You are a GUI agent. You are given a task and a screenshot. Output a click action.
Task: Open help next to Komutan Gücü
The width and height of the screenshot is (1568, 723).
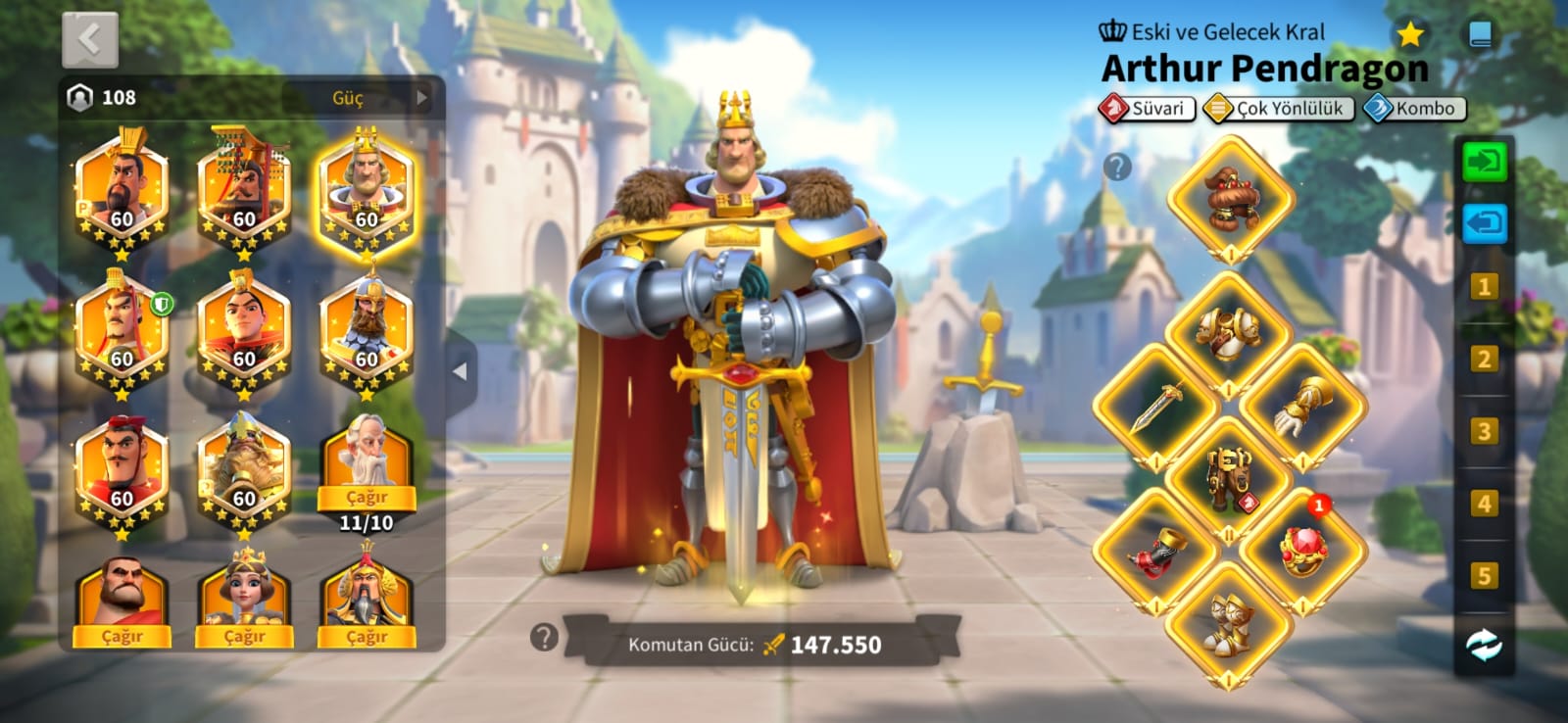[544, 638]
